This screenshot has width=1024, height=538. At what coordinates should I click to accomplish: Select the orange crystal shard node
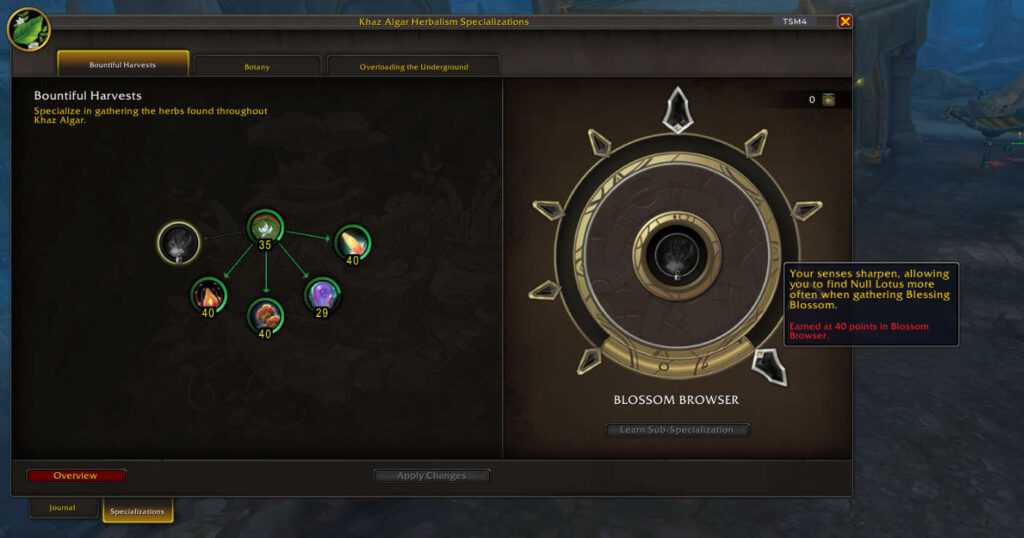point(352,242)
